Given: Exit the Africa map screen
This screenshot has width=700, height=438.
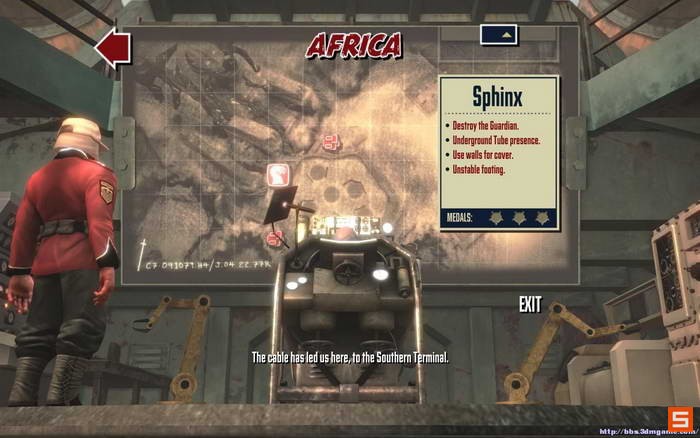Looking at the screenshot, I should coord(530,304).
